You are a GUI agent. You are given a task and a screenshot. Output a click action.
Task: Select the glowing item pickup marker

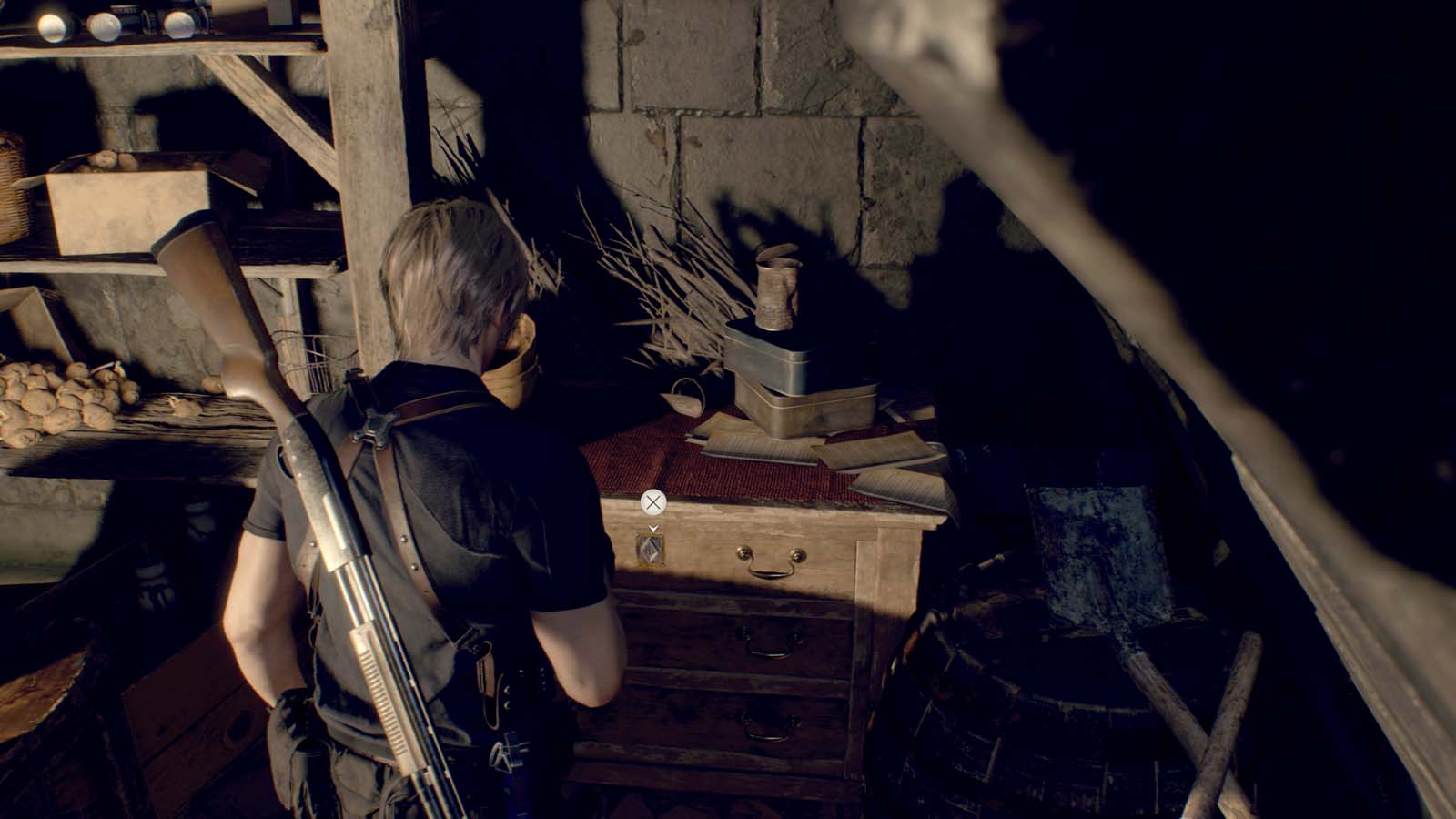[x=652, y=548]
